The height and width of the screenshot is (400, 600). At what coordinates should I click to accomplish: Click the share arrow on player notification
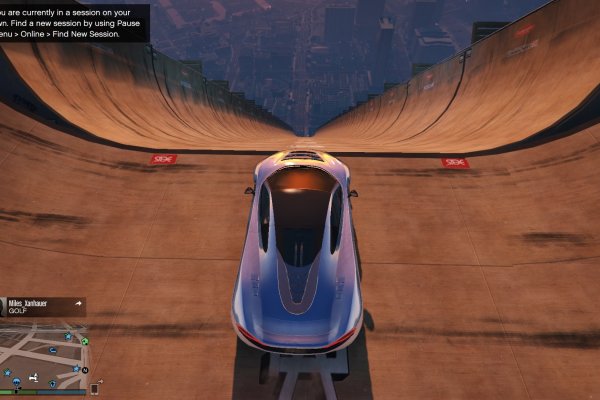point(77,302)
